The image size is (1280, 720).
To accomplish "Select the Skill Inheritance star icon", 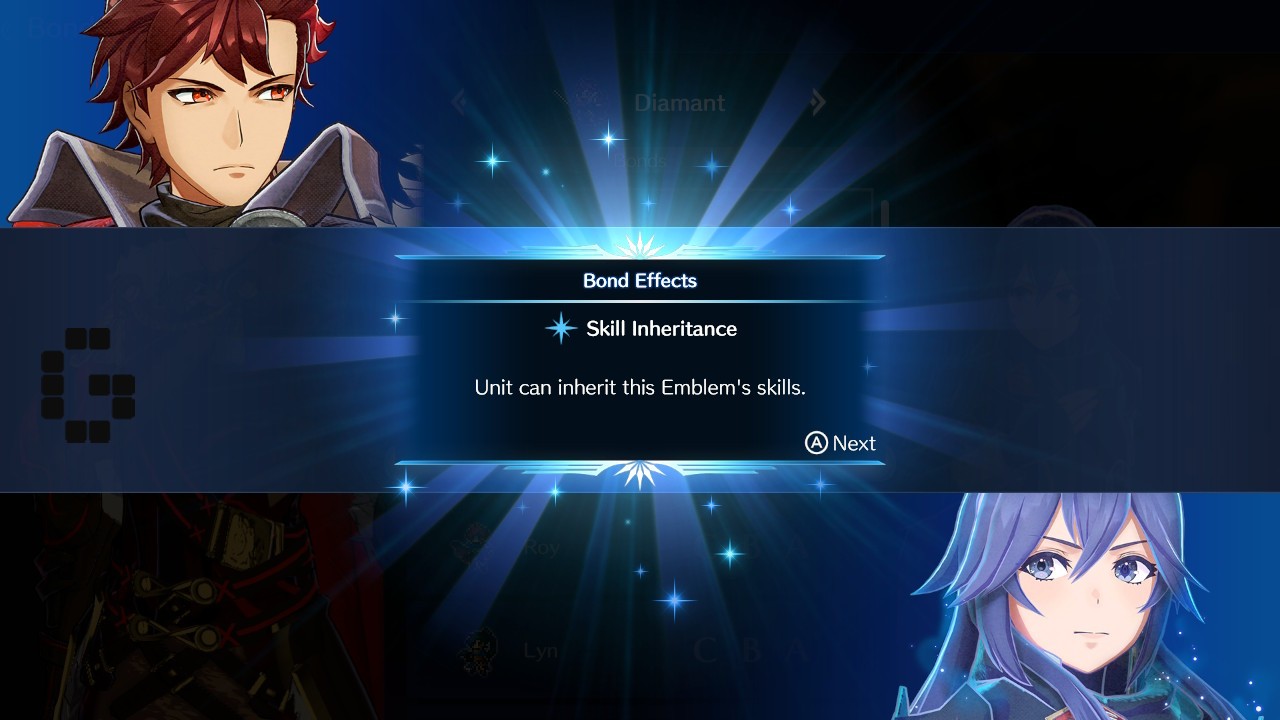I will click(562, 328).
